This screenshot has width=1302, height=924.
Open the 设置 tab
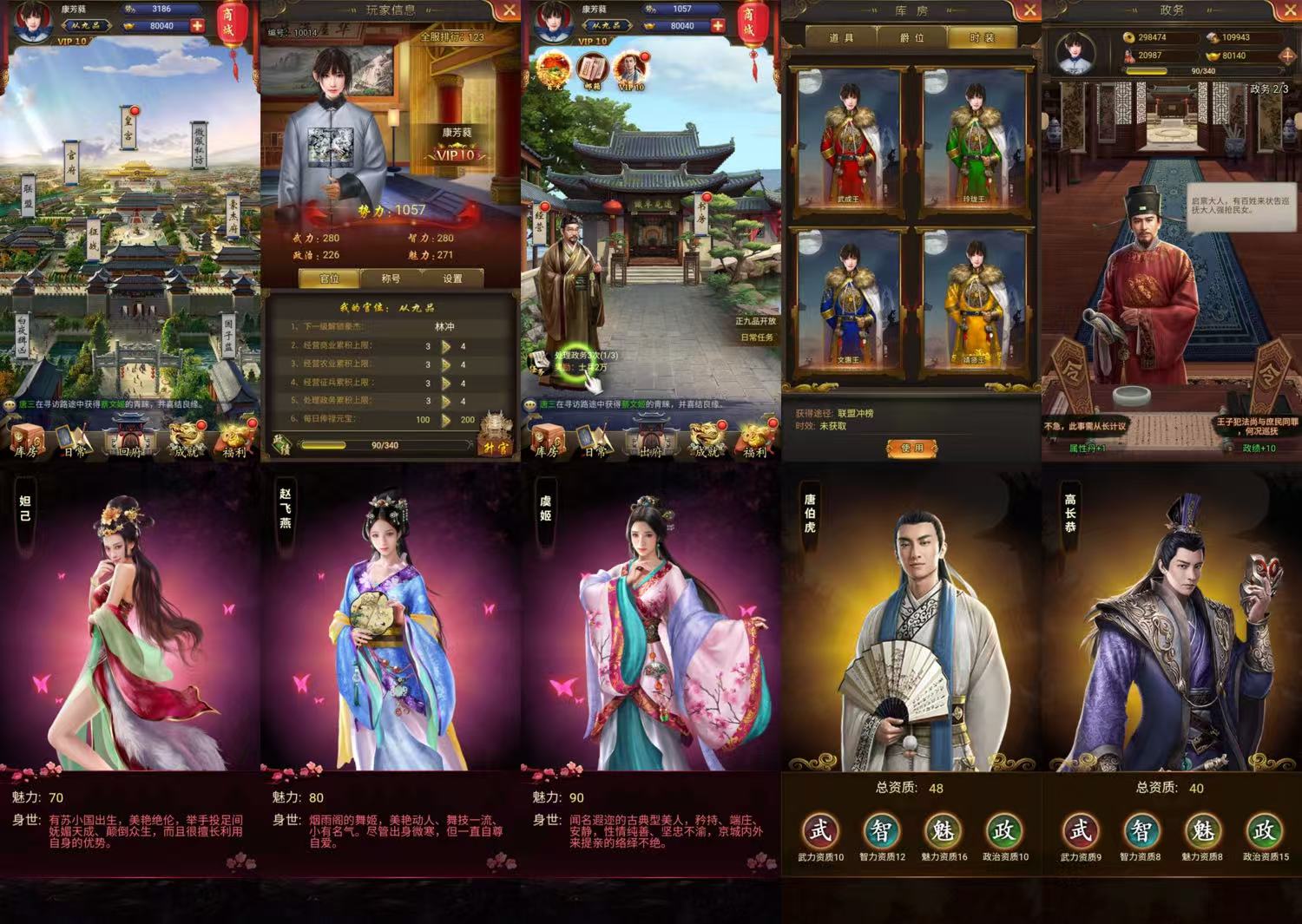click(x=452, y=279)
